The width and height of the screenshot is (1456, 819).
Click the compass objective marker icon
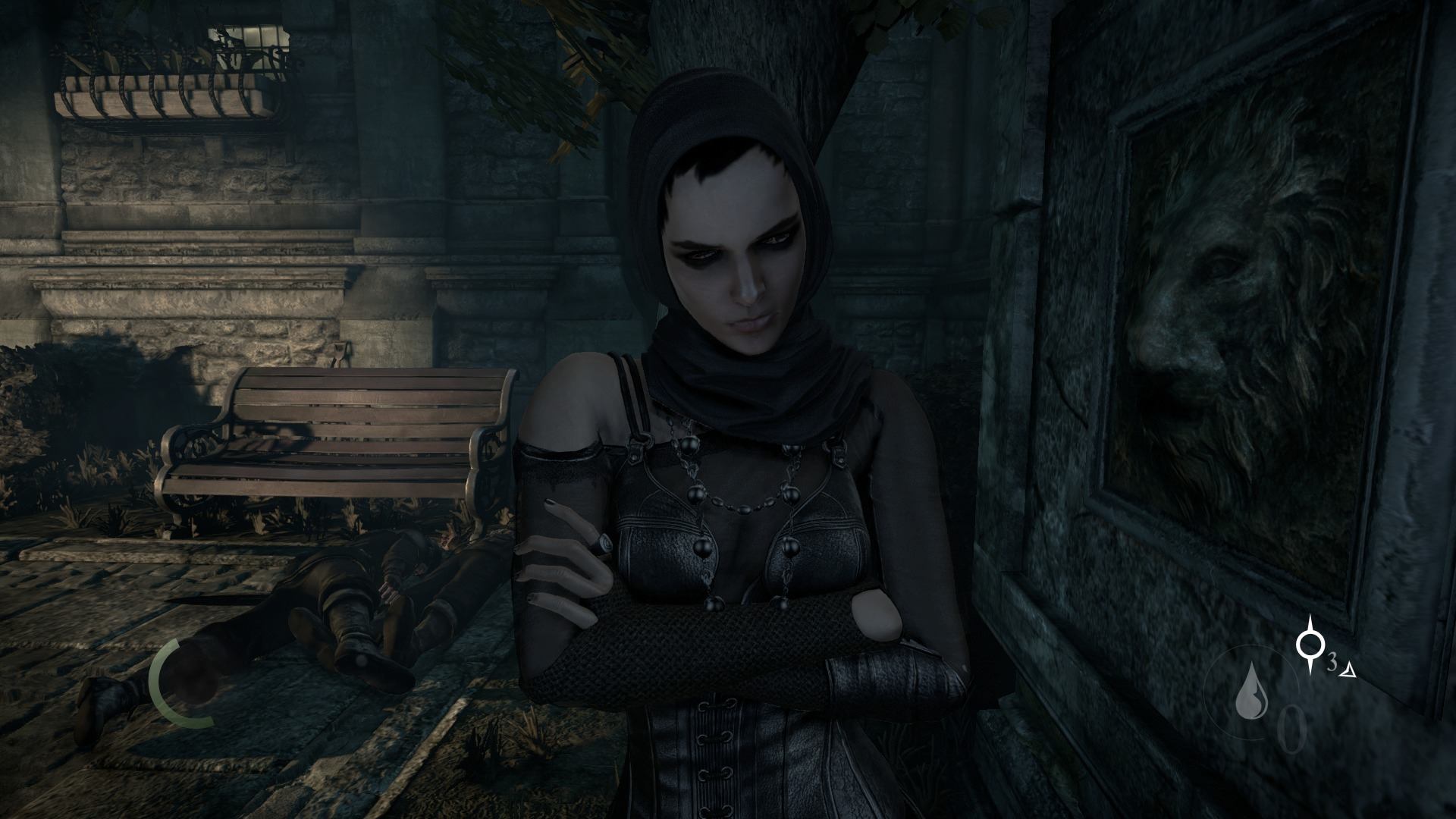click(x=1309, y=645)
